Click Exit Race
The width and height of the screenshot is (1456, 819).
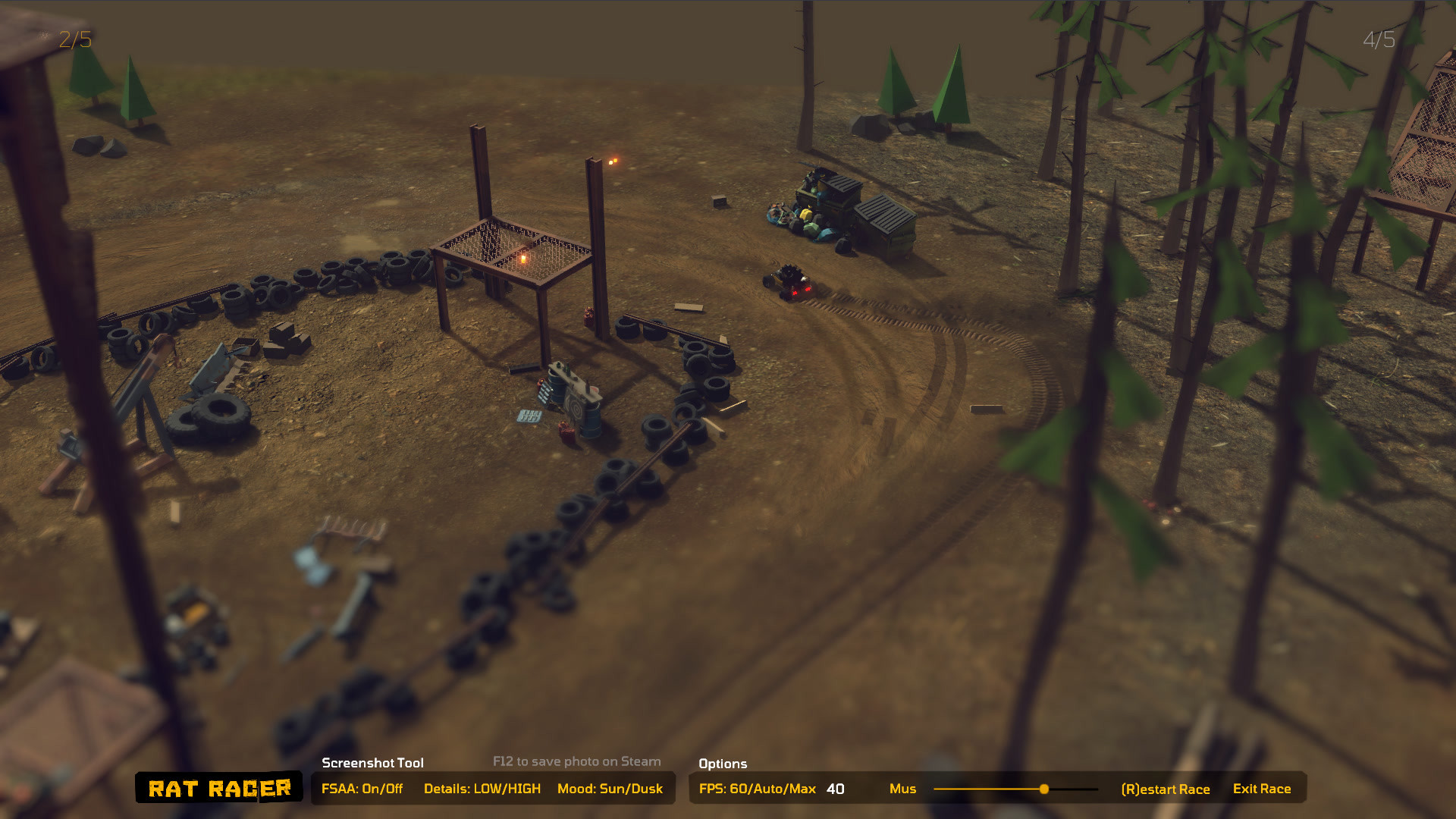click(1262, 789)
